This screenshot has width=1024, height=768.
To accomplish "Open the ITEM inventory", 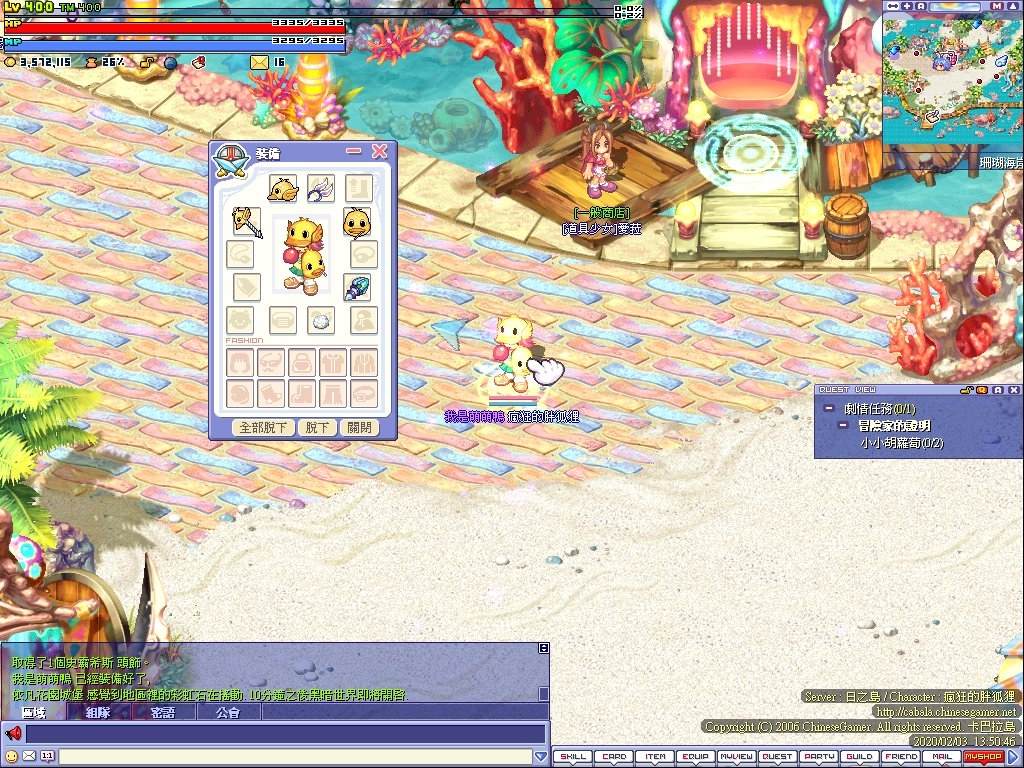I will [x=655, y=757].
